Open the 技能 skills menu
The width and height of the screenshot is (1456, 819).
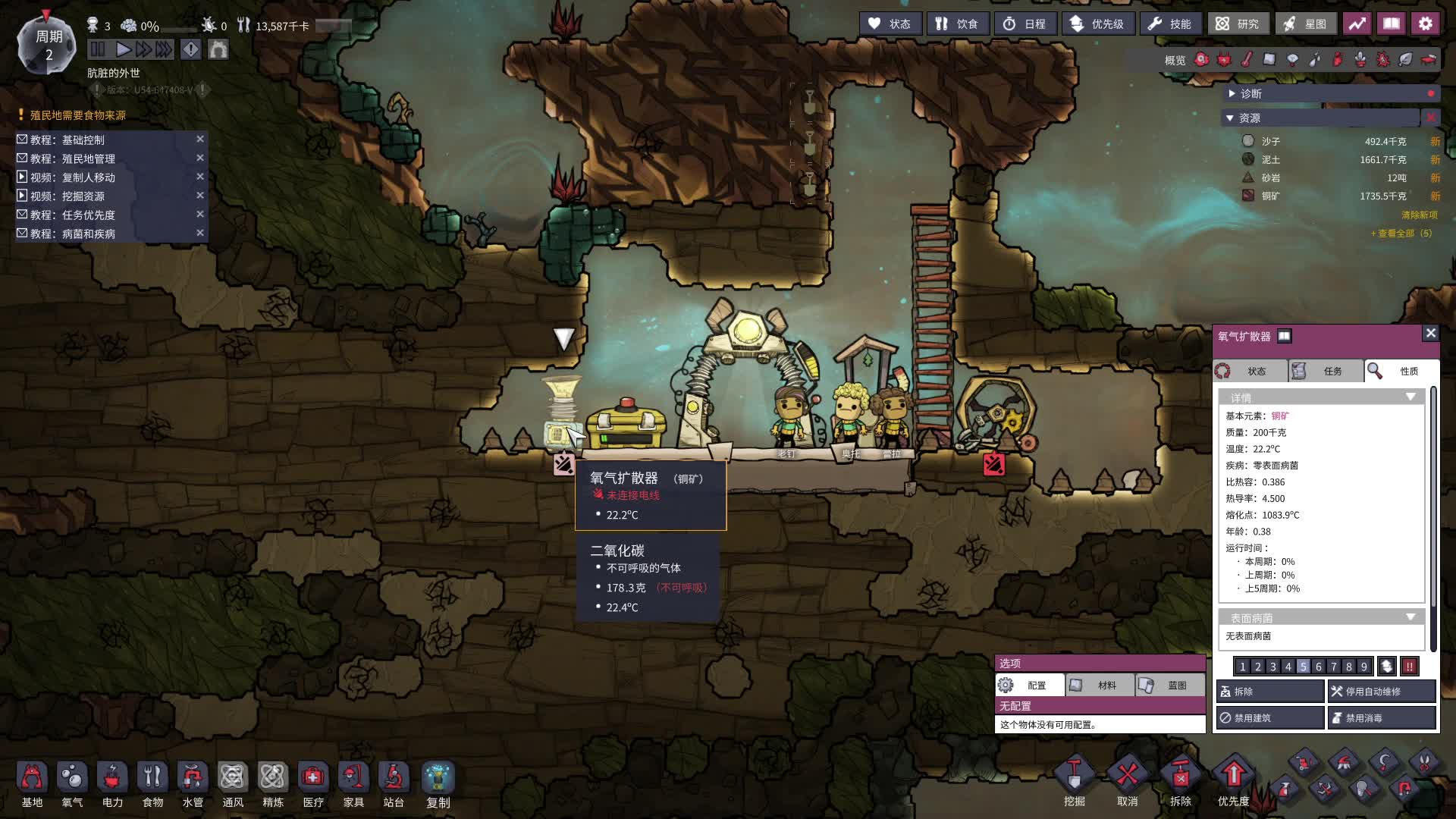click(x=1170, y=24)
